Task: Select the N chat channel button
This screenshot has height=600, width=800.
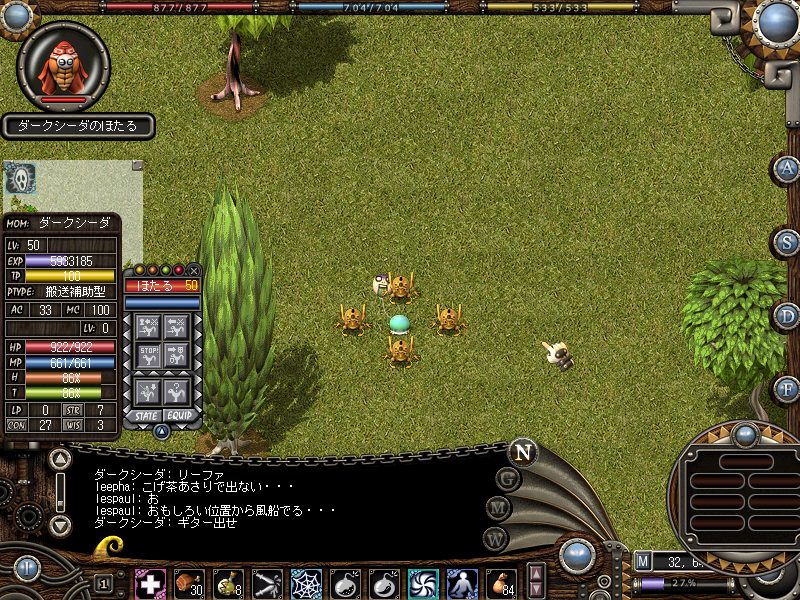Action: pos(522,451)
